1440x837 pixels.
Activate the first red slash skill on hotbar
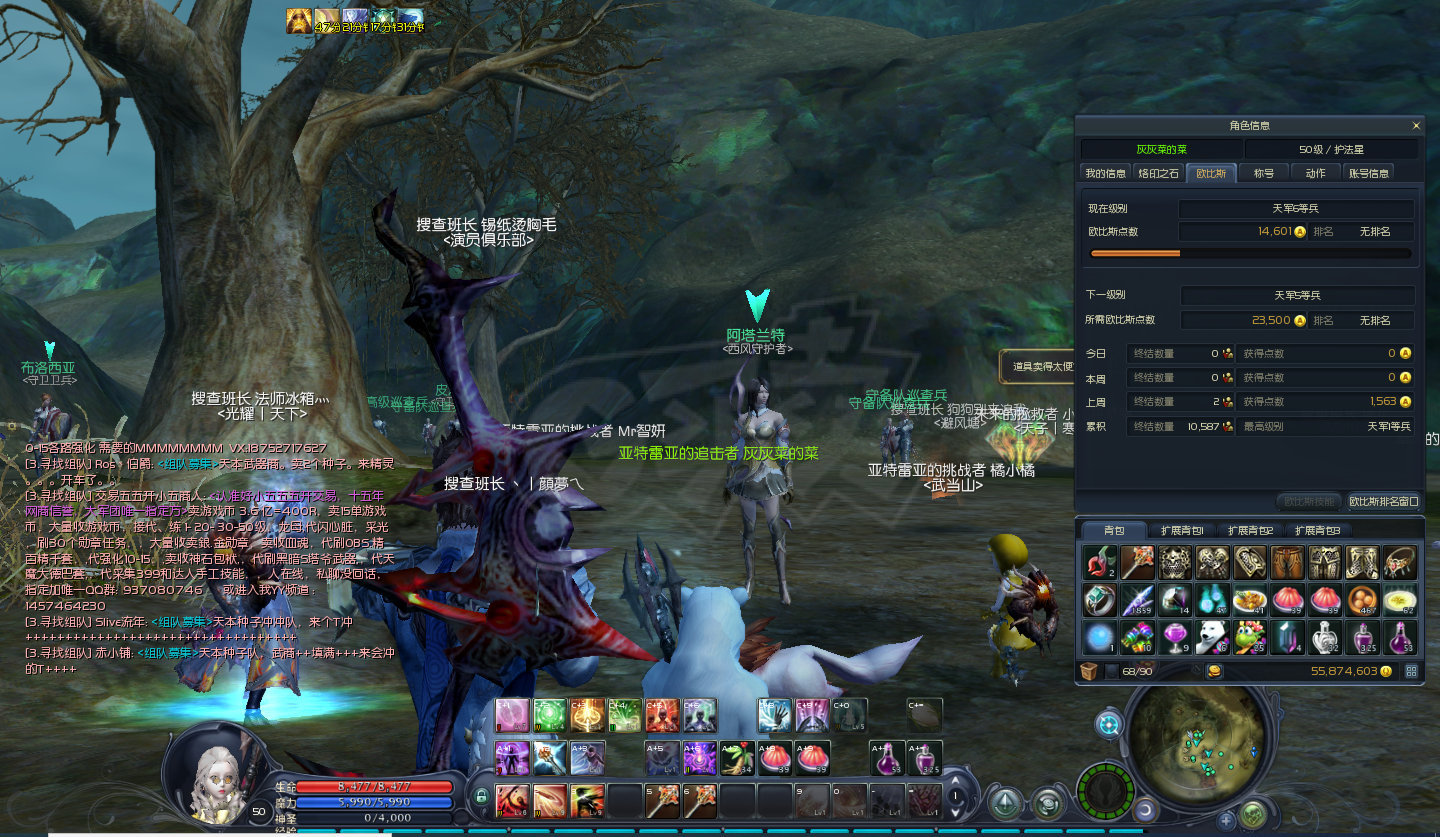[x=513, y=800]
